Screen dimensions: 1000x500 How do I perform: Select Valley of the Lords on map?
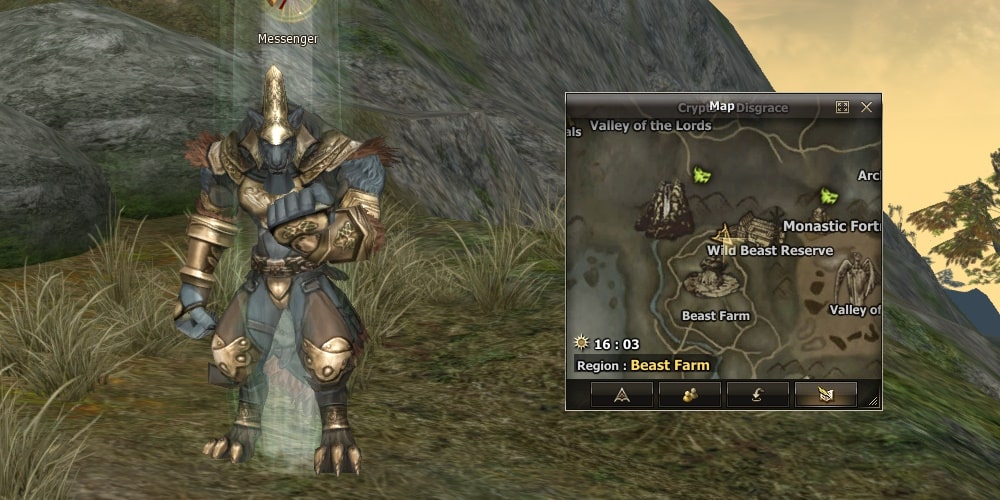pos(650,126)
